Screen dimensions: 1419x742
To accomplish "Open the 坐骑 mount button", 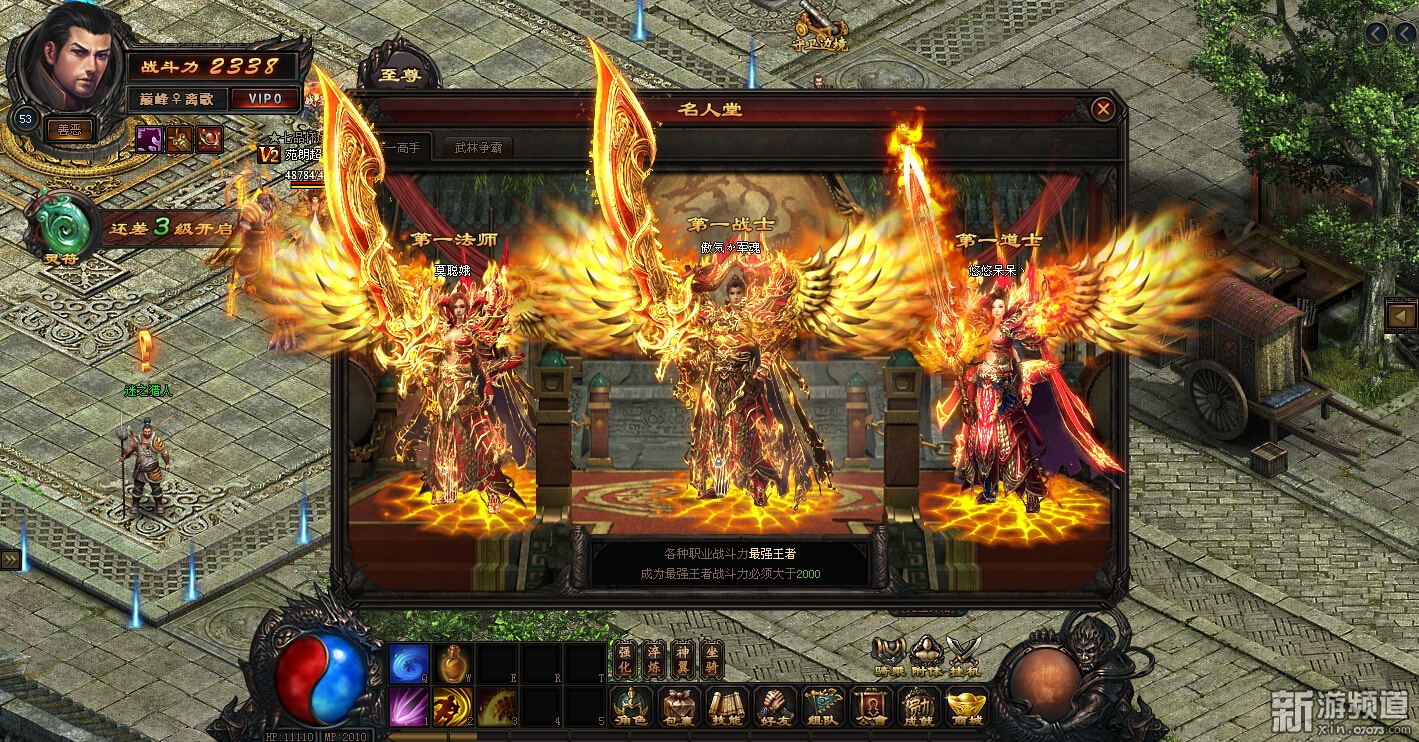I will pos(710,658).
